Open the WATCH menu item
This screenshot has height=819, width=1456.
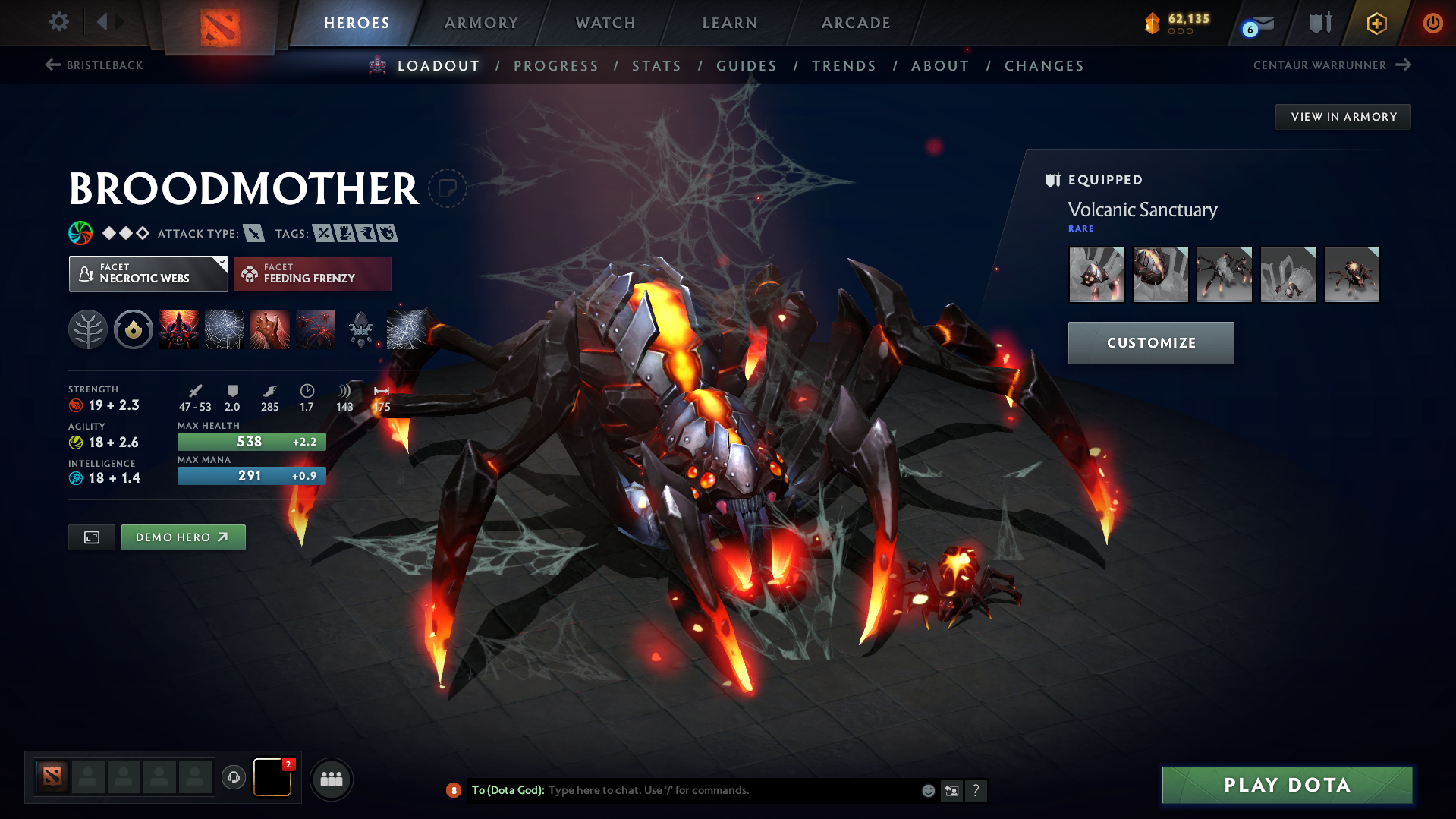coord(605,22)
